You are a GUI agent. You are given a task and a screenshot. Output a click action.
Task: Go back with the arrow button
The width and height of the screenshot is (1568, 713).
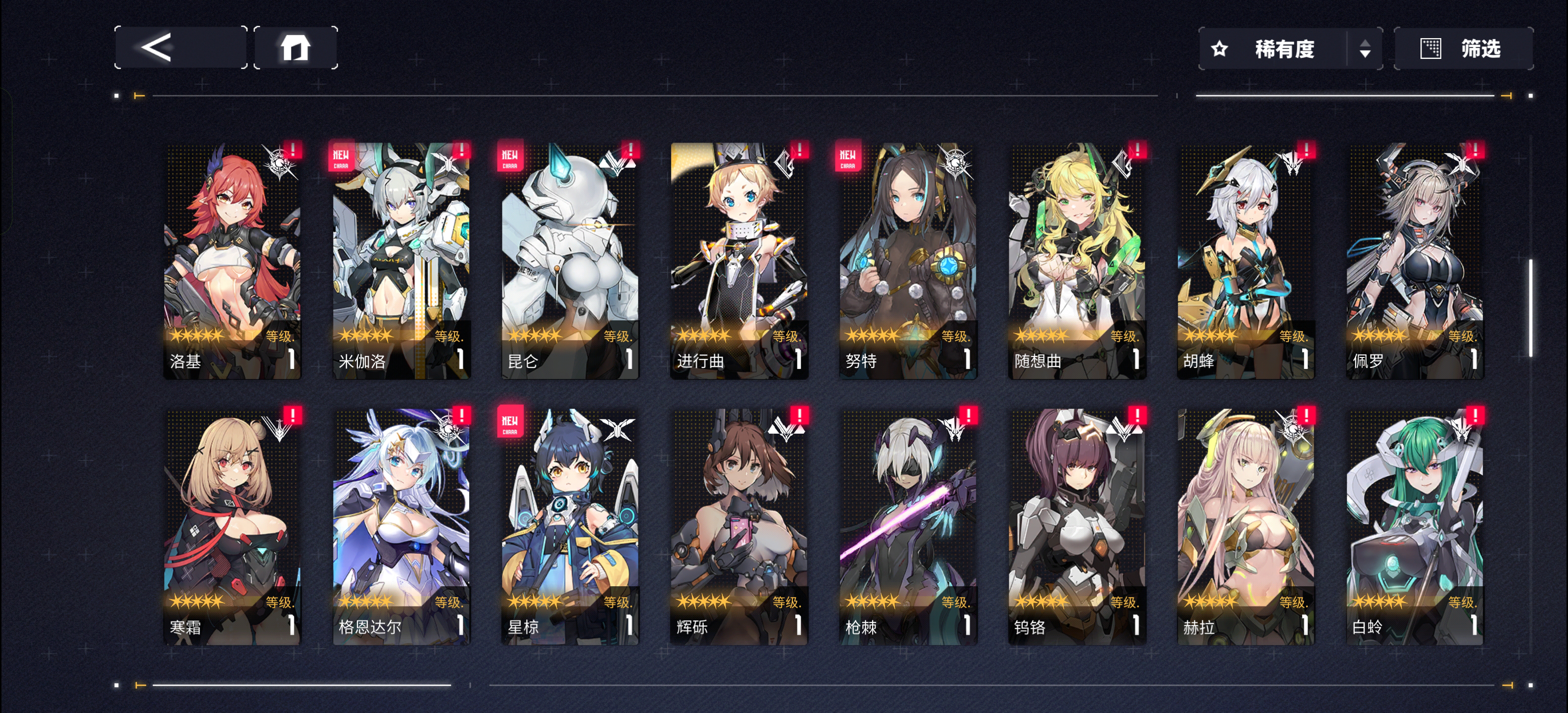(180, 48)
